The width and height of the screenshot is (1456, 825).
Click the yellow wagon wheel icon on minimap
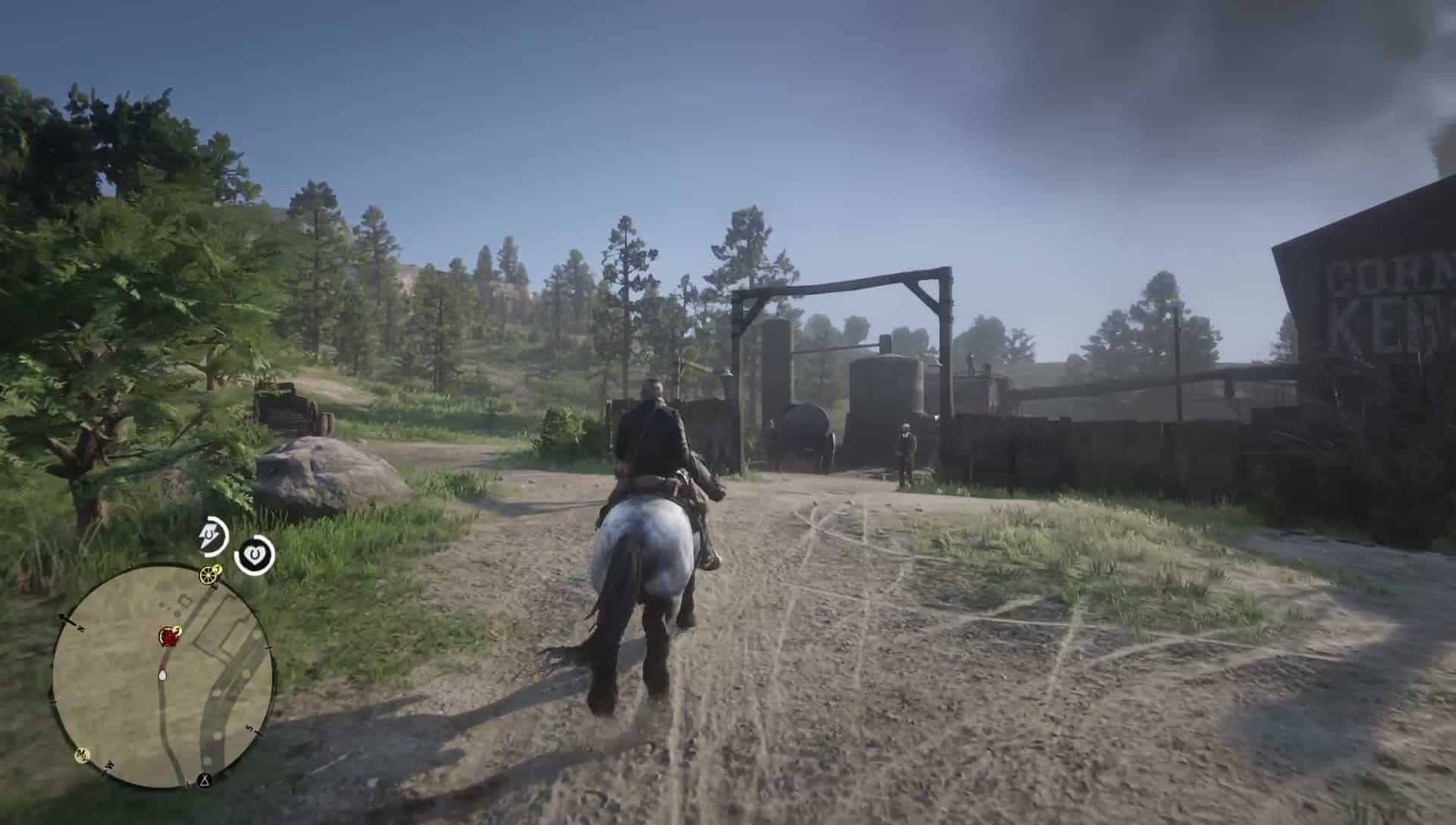point(209,576)
